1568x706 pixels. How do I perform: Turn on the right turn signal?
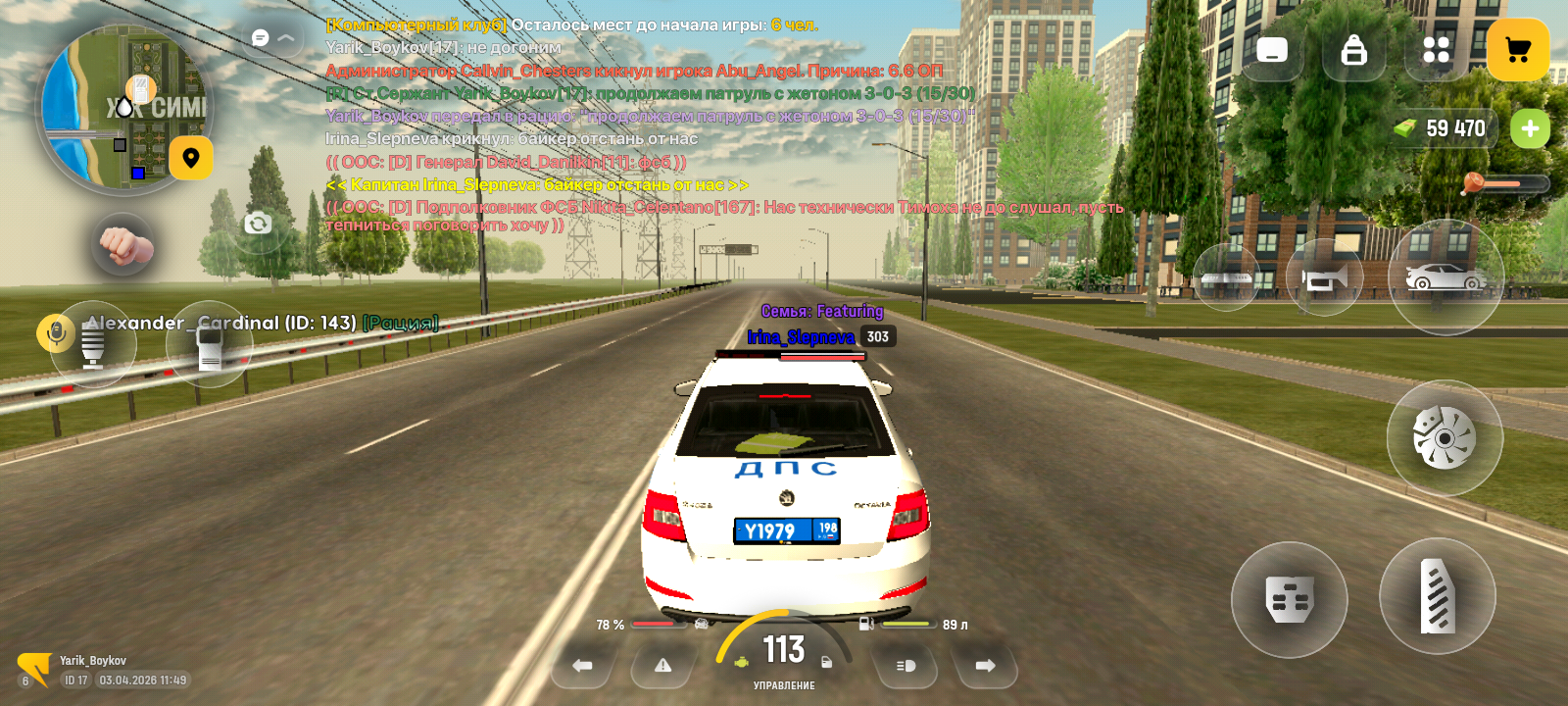click(985, 666)
